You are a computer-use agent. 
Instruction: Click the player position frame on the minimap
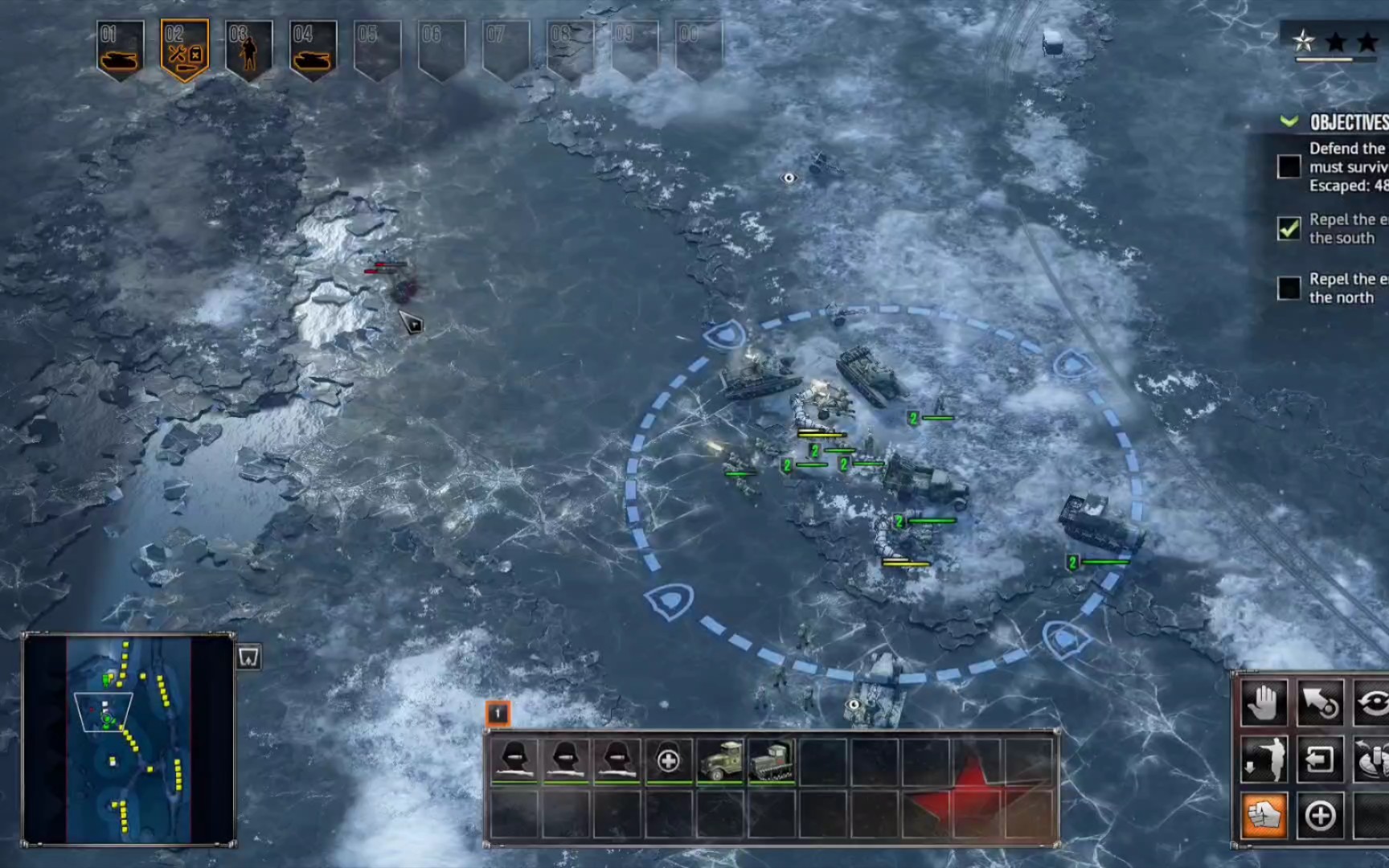point(102,711)
